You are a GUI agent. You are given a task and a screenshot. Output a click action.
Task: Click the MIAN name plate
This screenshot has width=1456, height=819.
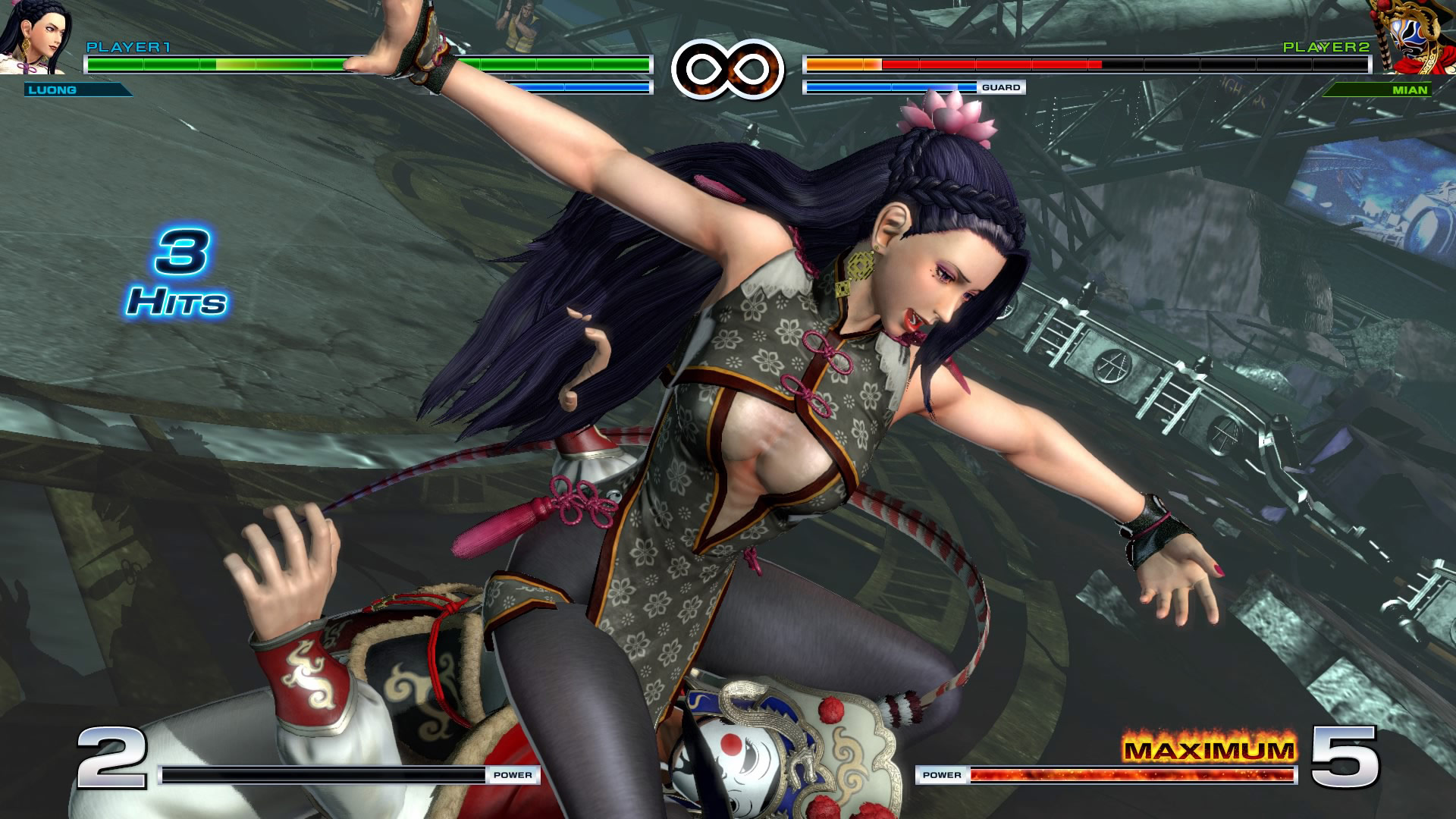(x=1410, y=91)
